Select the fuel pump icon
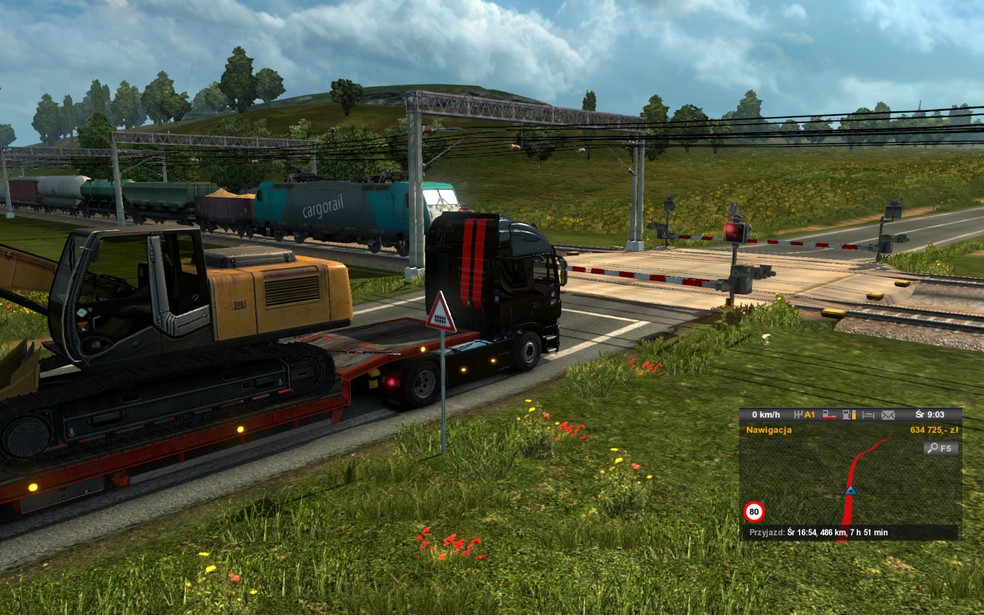The height and width of the screenshot is (615, 984). [x=848, y=415]
